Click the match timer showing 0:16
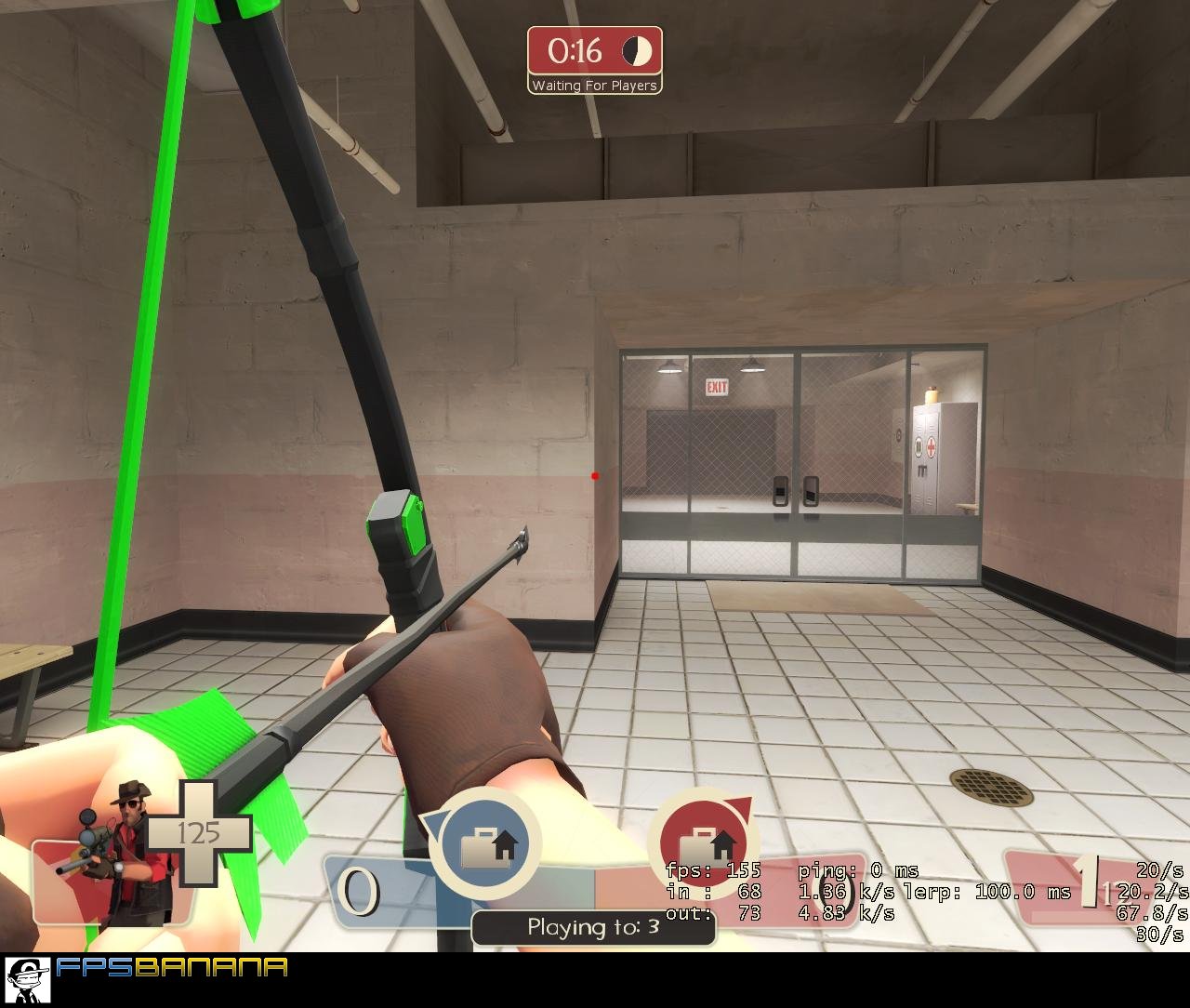 (576, 51)
